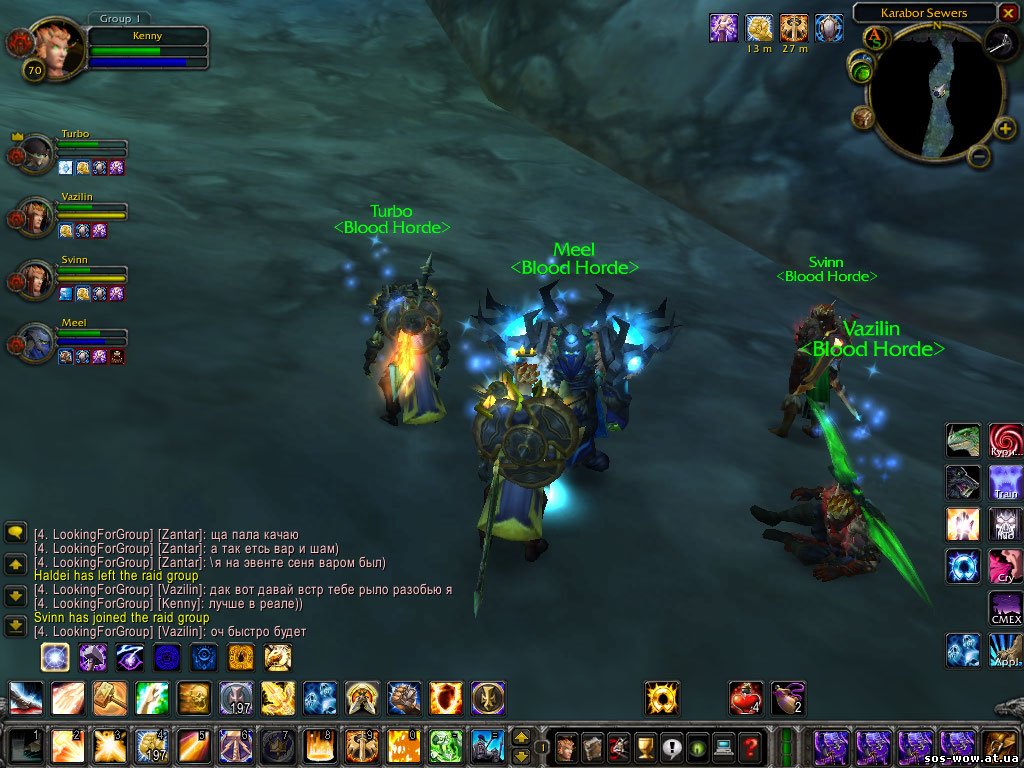Open the chat menu speech bubble button
Image resolution: width=1024 pixels, height=768 pixels.
point(16,532)
